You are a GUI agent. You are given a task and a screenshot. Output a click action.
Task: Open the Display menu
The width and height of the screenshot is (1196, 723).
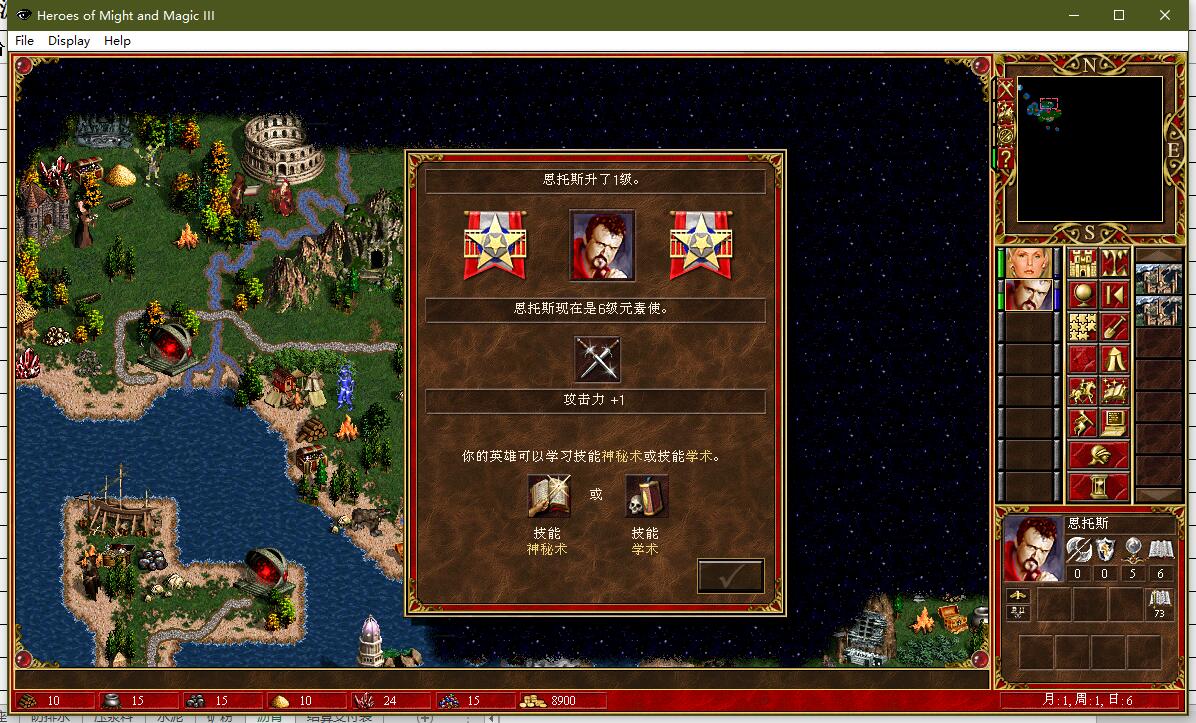pos(69,41)
